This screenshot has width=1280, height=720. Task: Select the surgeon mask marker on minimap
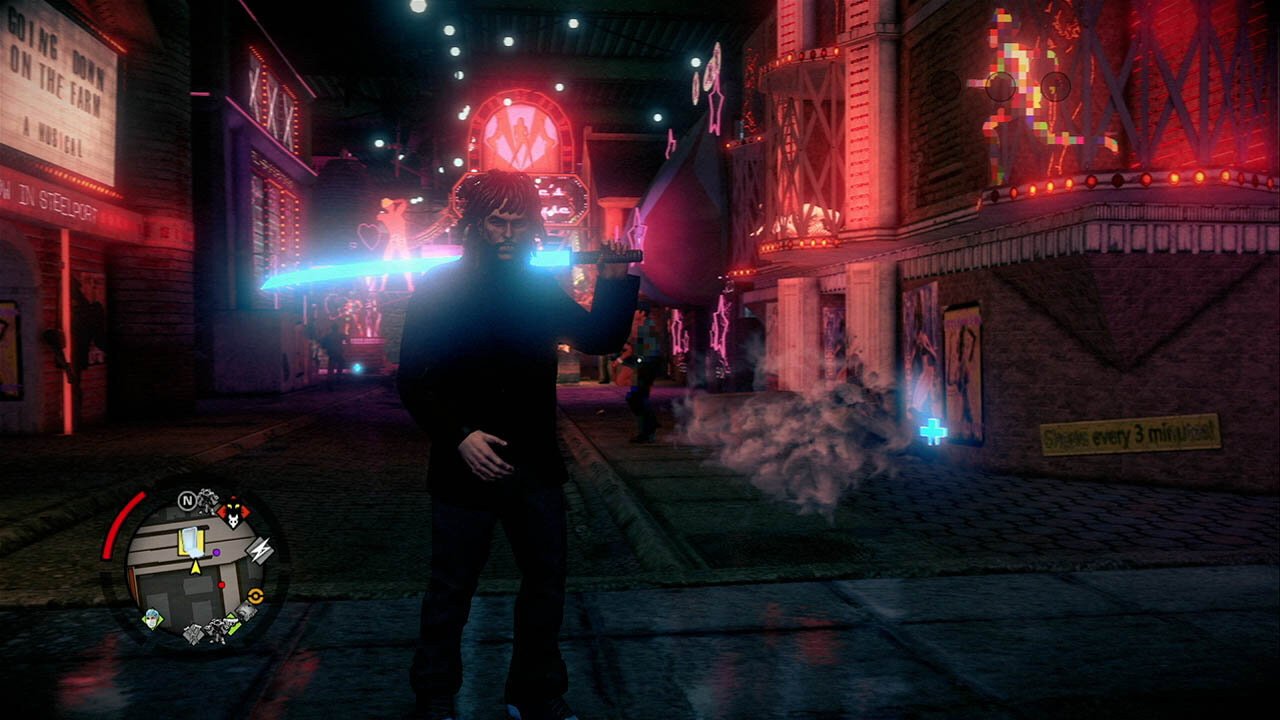152,618
